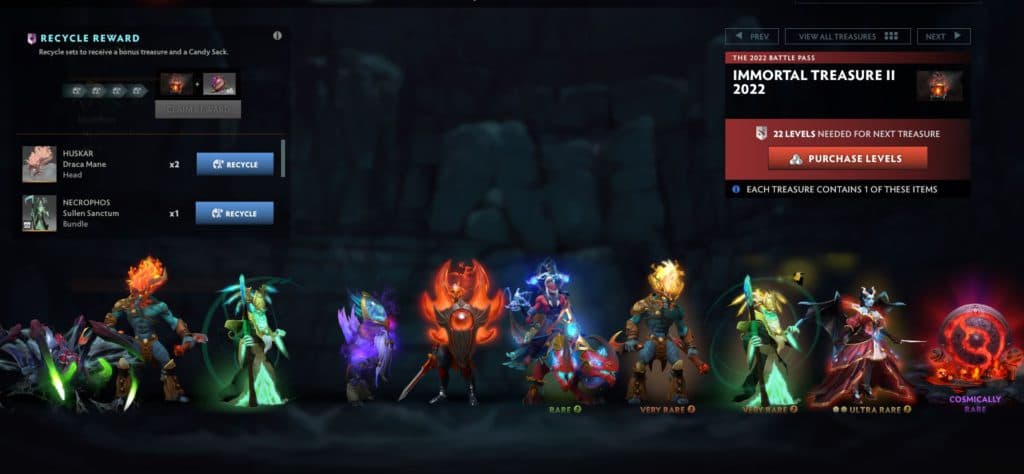Click the greyed-out claim reward button
This screenshot has width=1024, height=474.
pos(197,109)
